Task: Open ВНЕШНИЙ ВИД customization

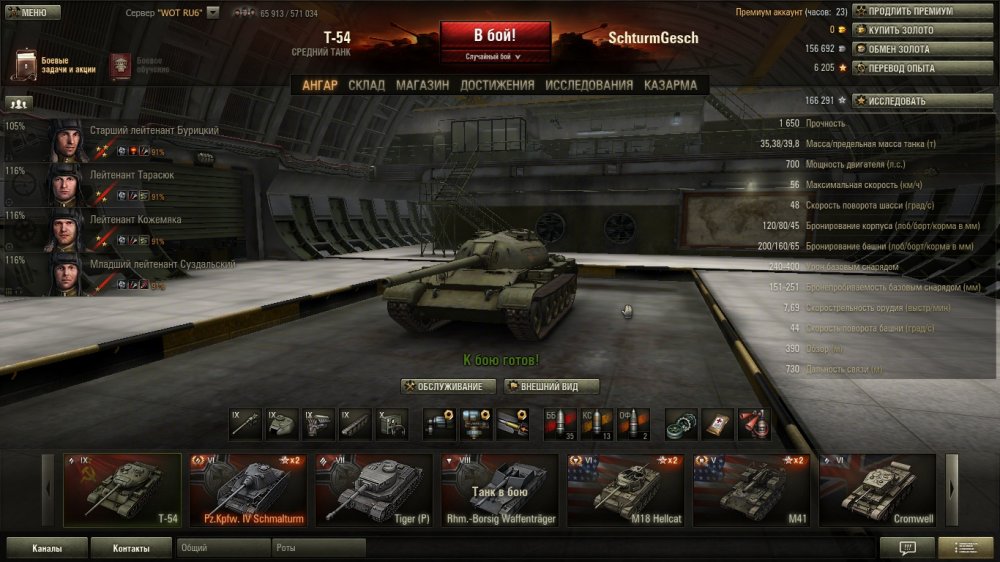Action: pos(552,387)
